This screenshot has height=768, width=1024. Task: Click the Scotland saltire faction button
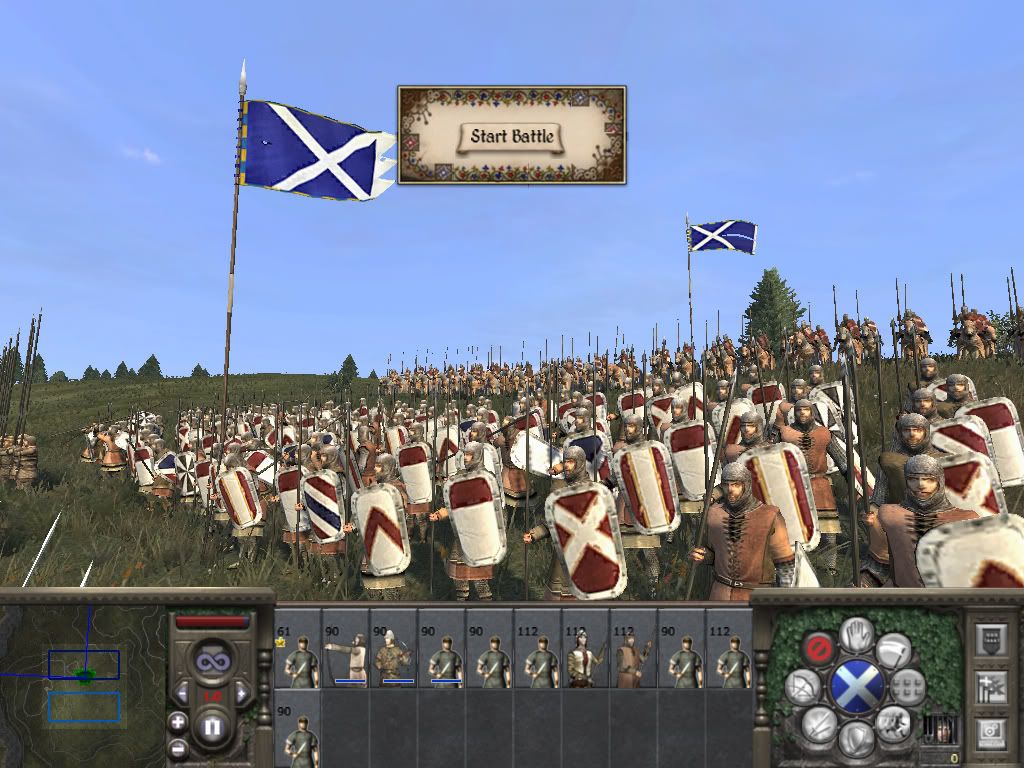[856, 688]
